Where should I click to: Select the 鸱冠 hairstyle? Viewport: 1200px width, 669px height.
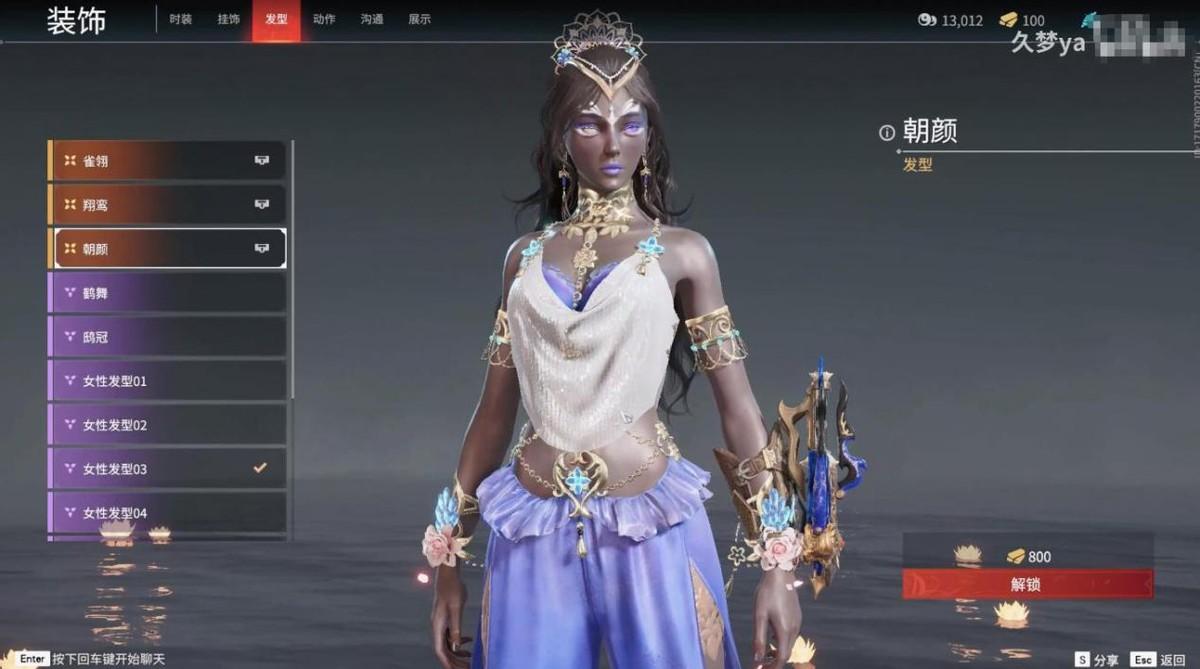pyautogui.click(x=167, y=337)
